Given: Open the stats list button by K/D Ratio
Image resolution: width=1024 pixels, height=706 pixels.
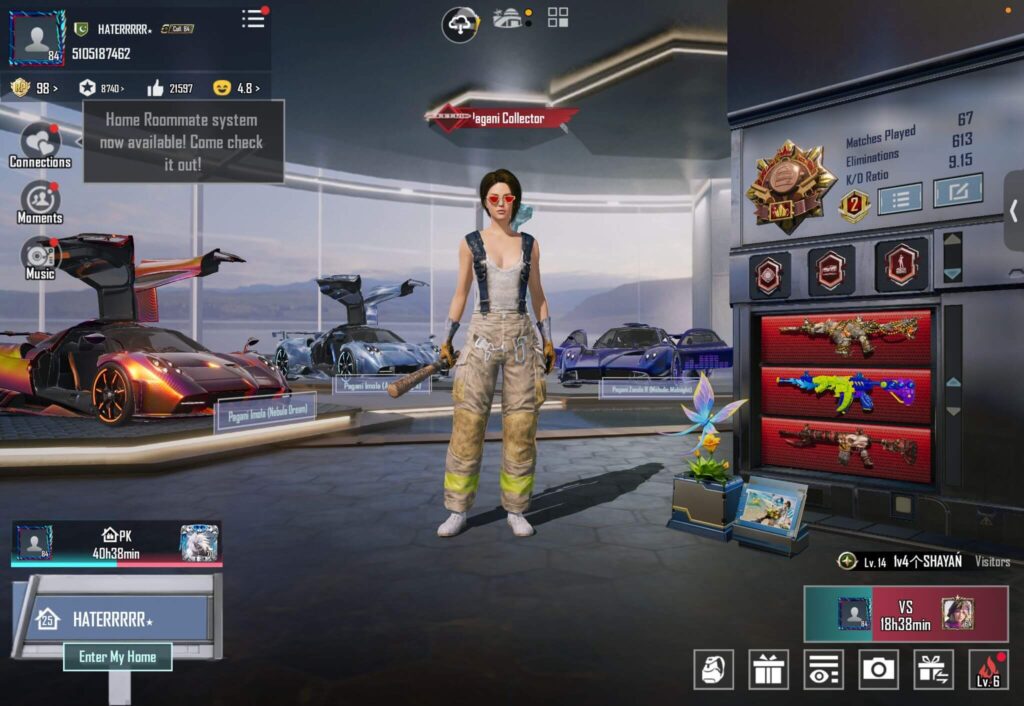Looking at the screenshot, I should [899, 197].
